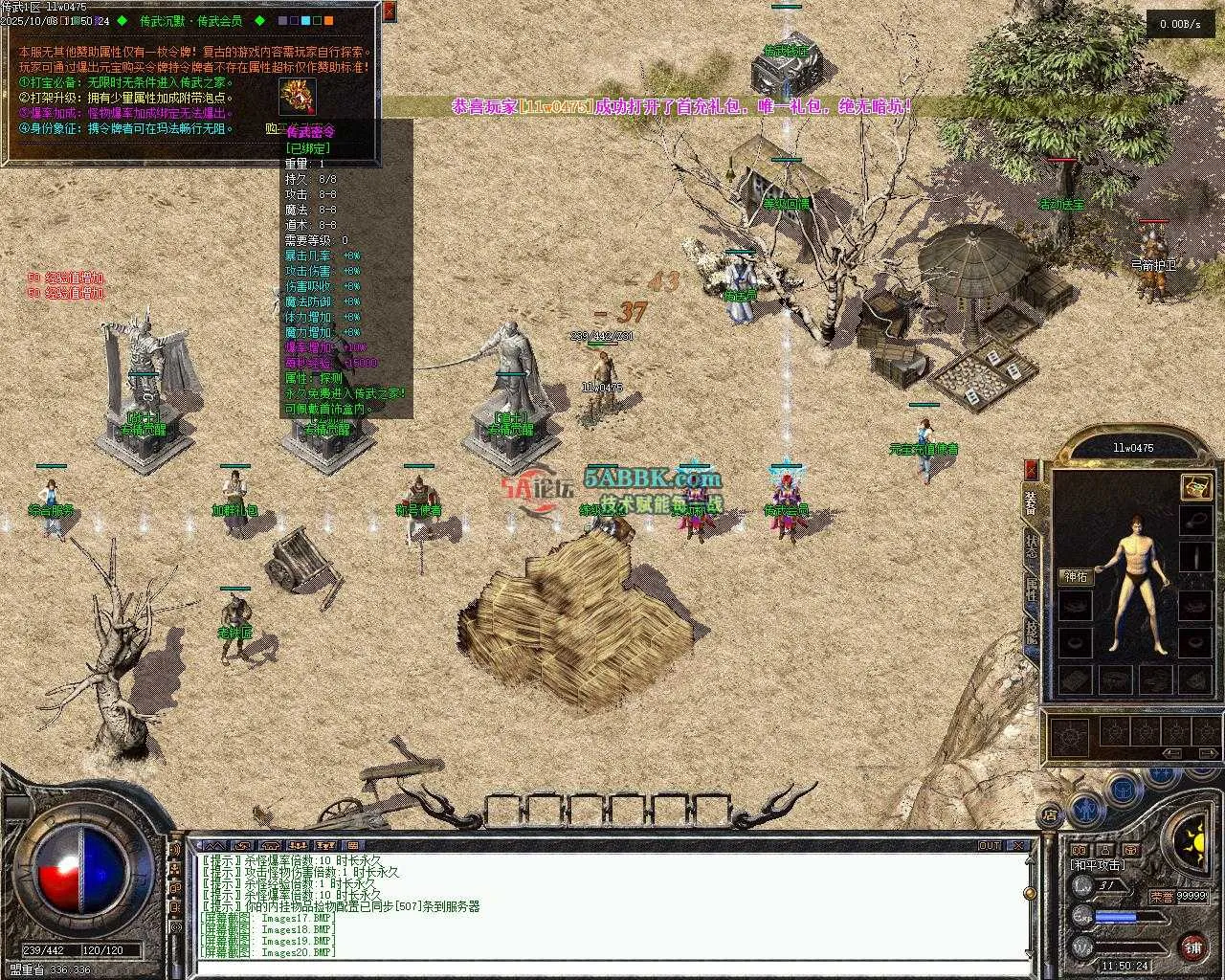Click the 神佑 button
Image resolution: width=1225 pixels, height=980 pixels.
coord(1076,576)
